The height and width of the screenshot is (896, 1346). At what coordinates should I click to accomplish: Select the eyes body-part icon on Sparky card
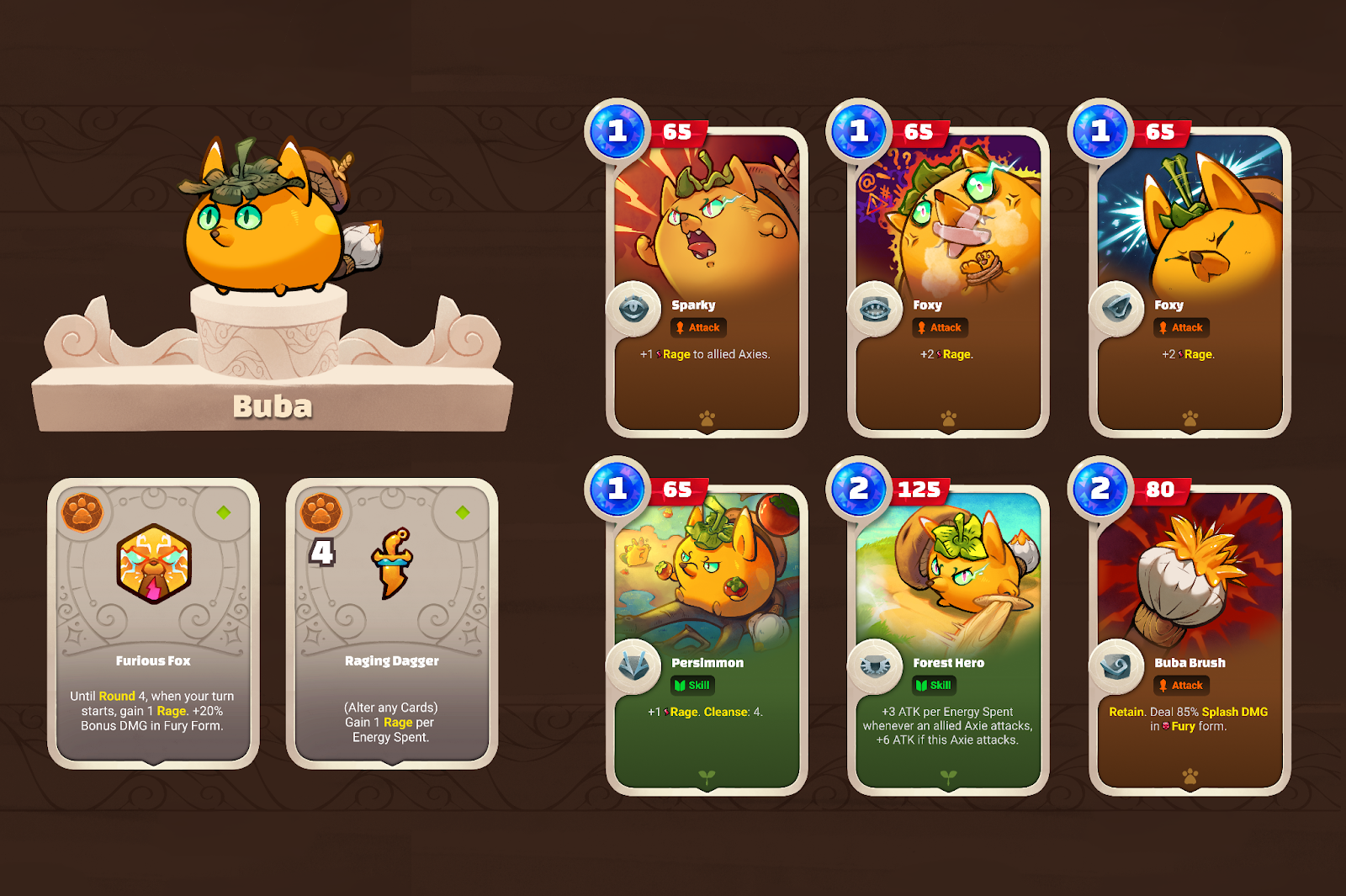[x=634, y=309]
